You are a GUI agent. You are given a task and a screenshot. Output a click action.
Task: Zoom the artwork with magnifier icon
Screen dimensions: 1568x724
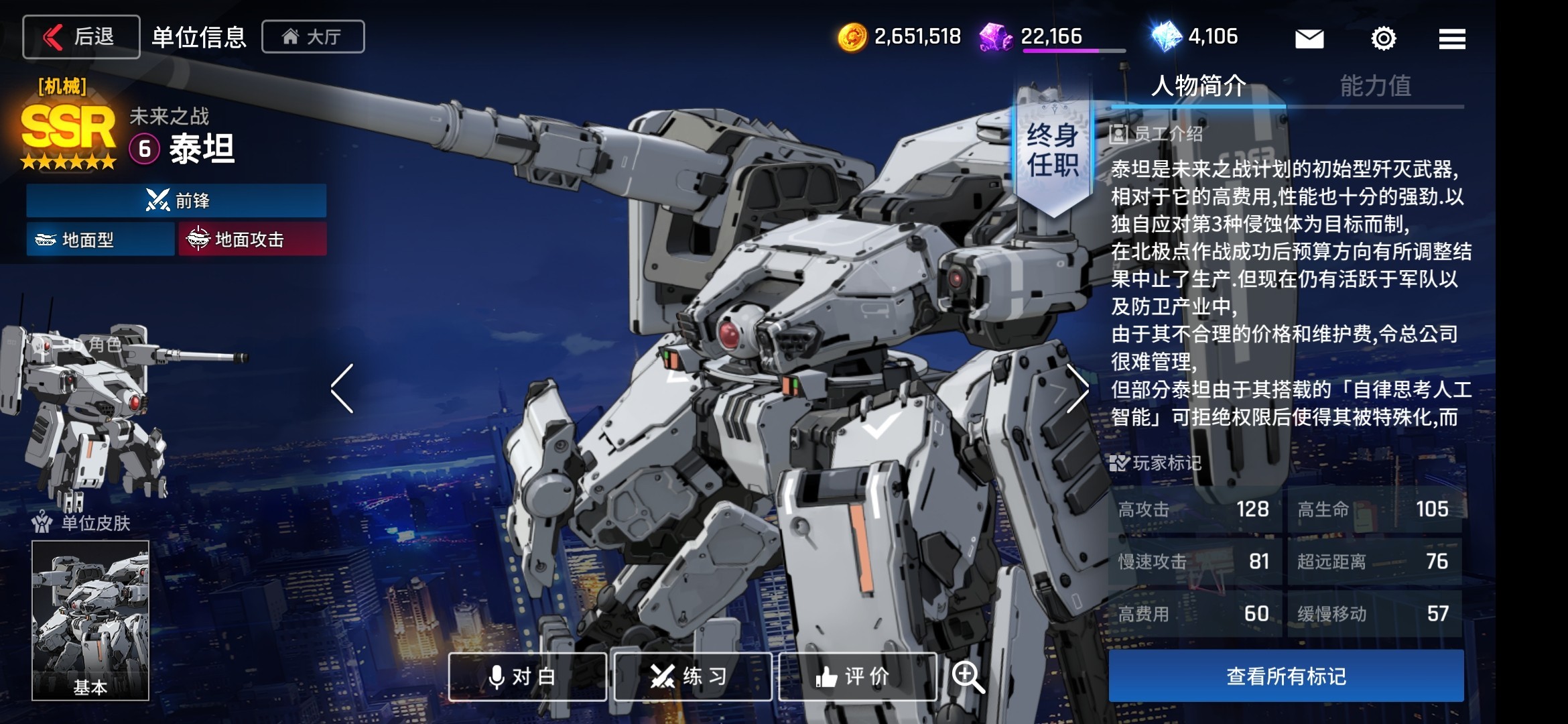pos(968,676)
